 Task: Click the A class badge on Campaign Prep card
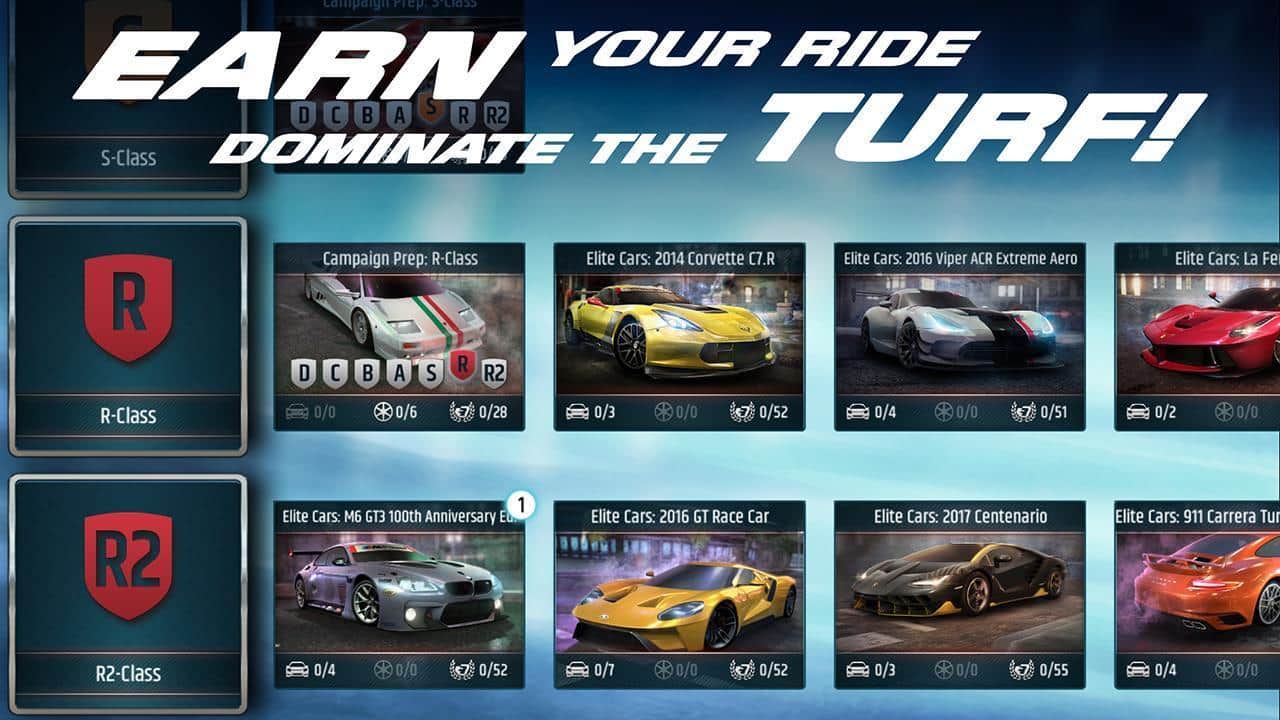click(x=398, y=371)
